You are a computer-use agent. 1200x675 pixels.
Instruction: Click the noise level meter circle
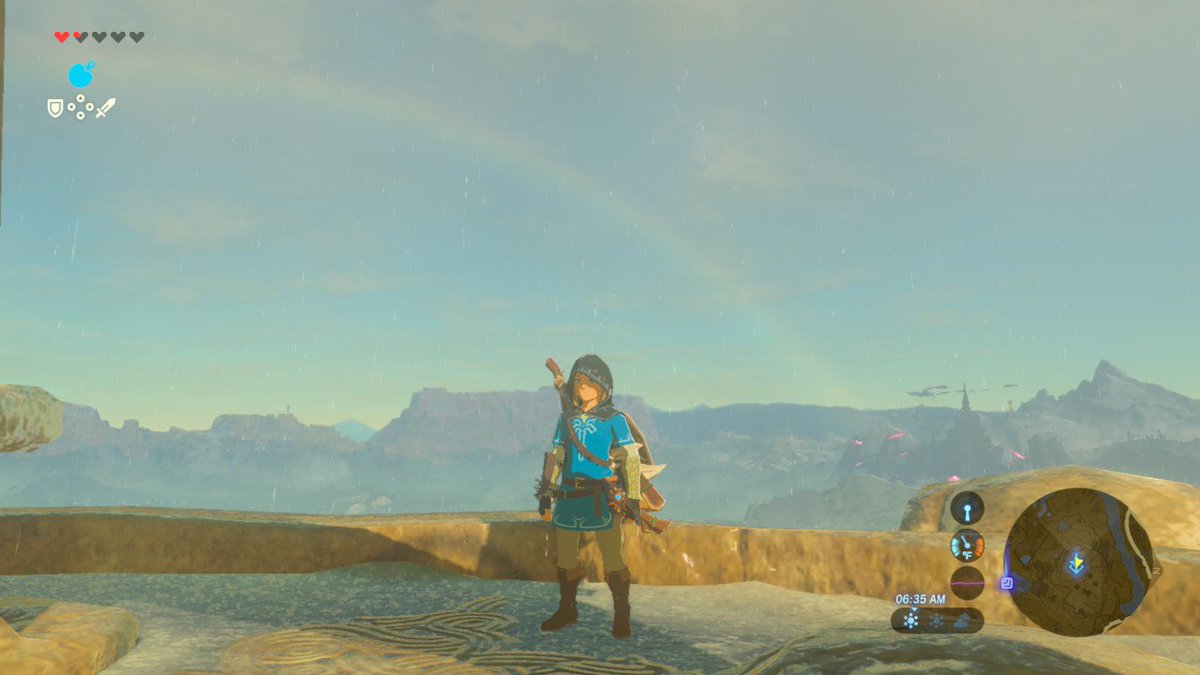point(967,582)
